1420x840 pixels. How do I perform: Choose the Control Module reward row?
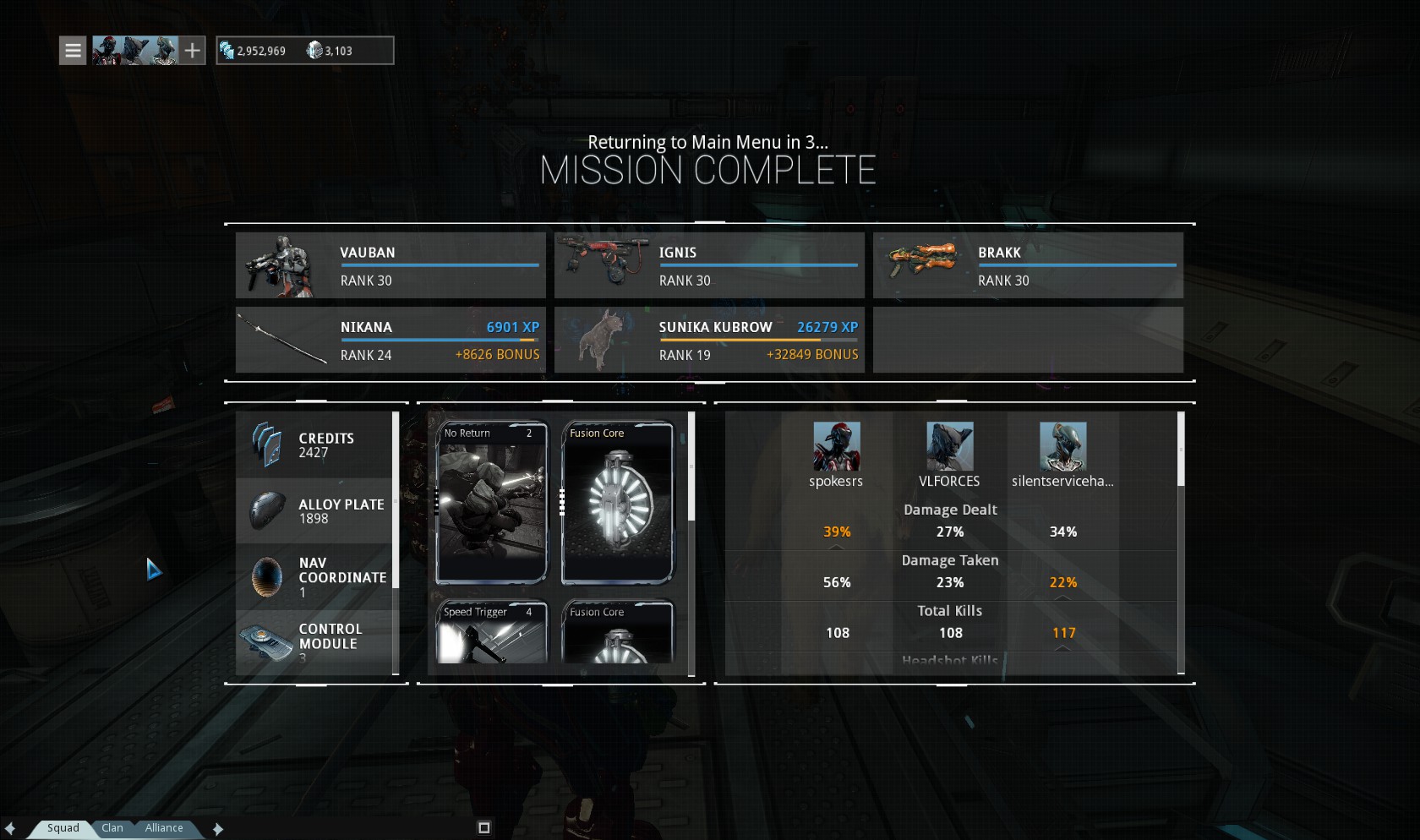[314, 642]
